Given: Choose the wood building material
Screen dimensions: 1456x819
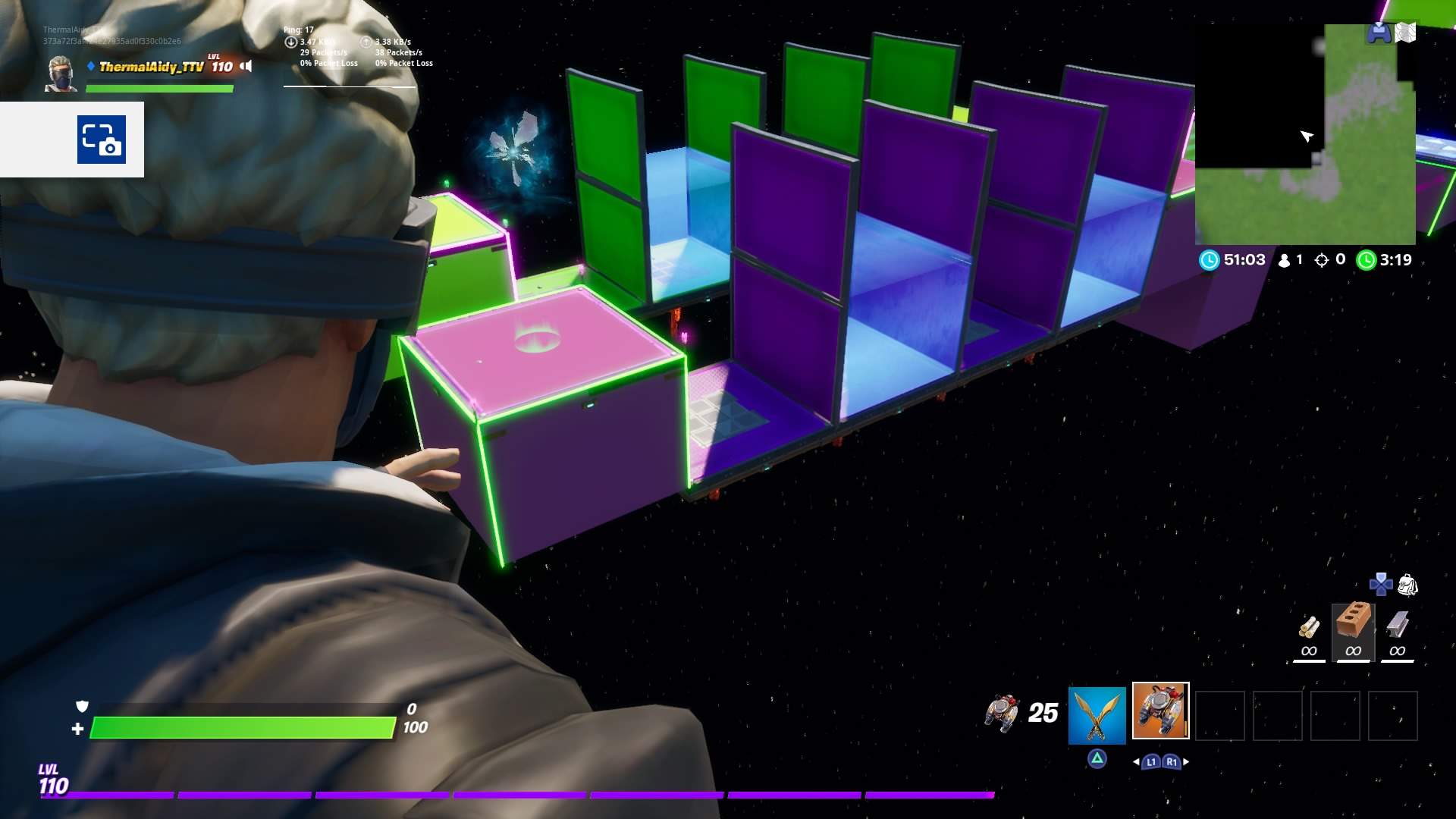Looking at the screenshot, I should 1309,628.
